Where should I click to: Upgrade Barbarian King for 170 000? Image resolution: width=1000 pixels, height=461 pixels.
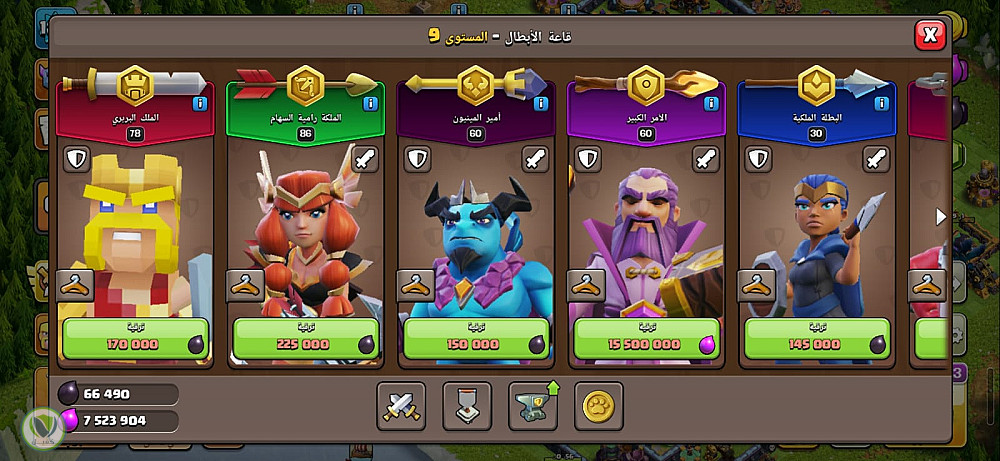point(136,338)
